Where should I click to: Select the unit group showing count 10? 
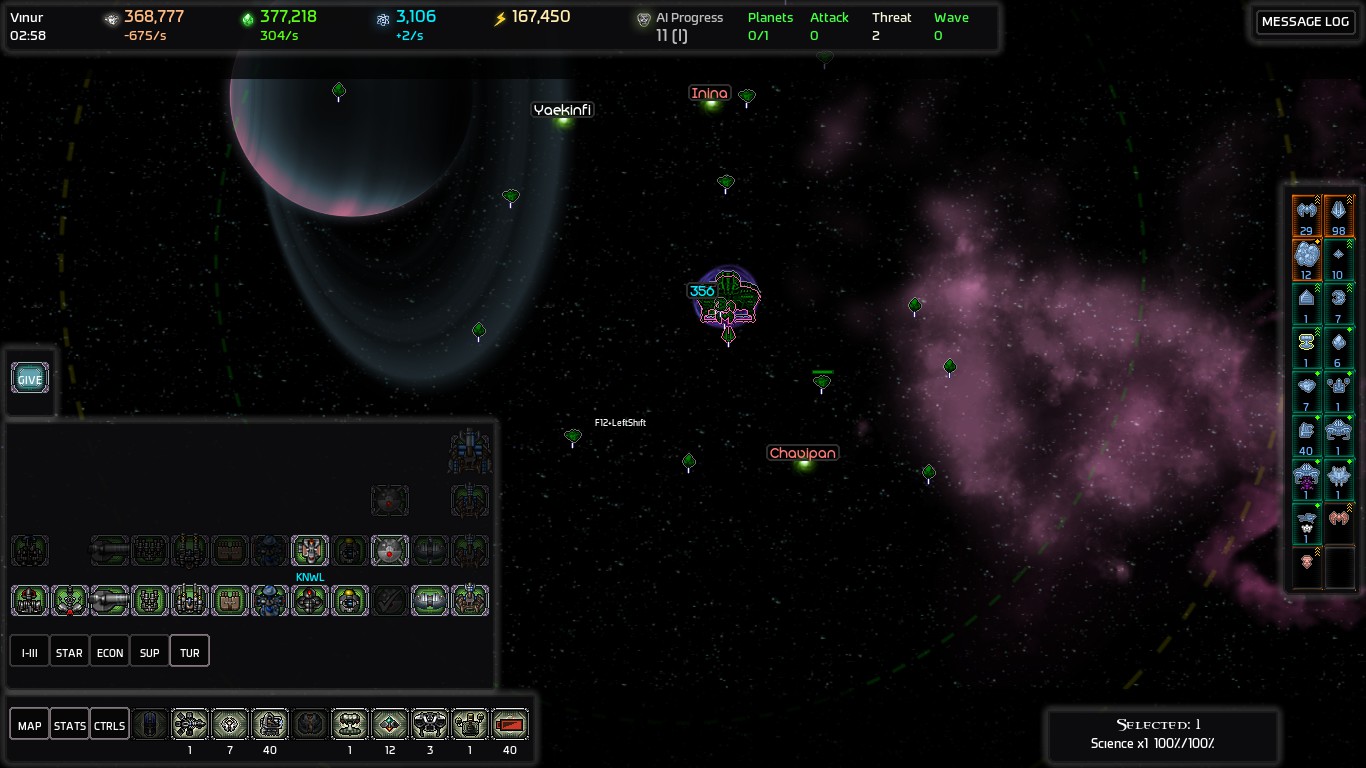pos(1339,258)
